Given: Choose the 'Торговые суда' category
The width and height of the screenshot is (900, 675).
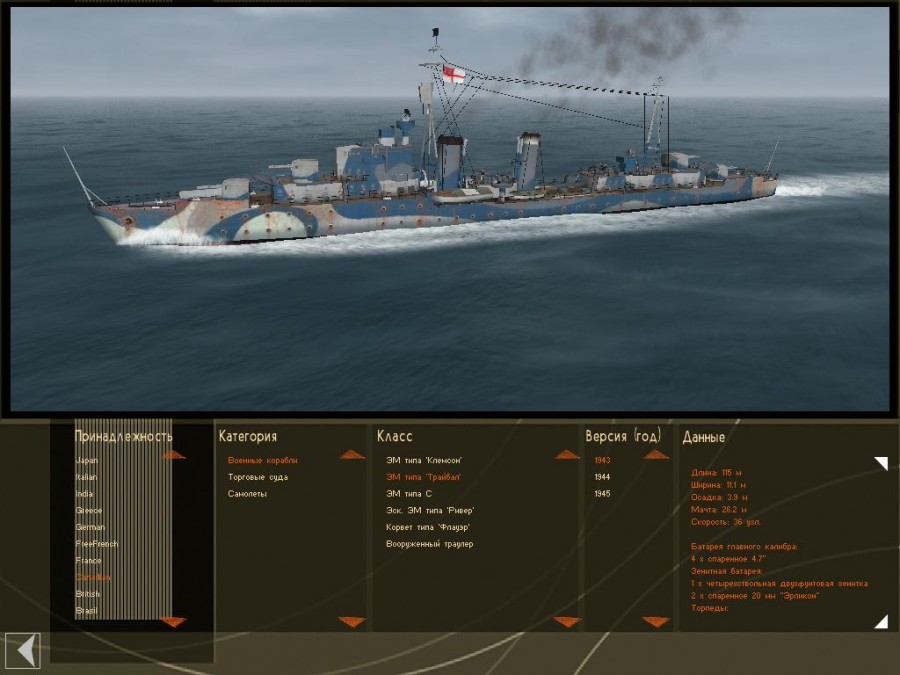Looking at the screenshot, I should tap(259, 477).
